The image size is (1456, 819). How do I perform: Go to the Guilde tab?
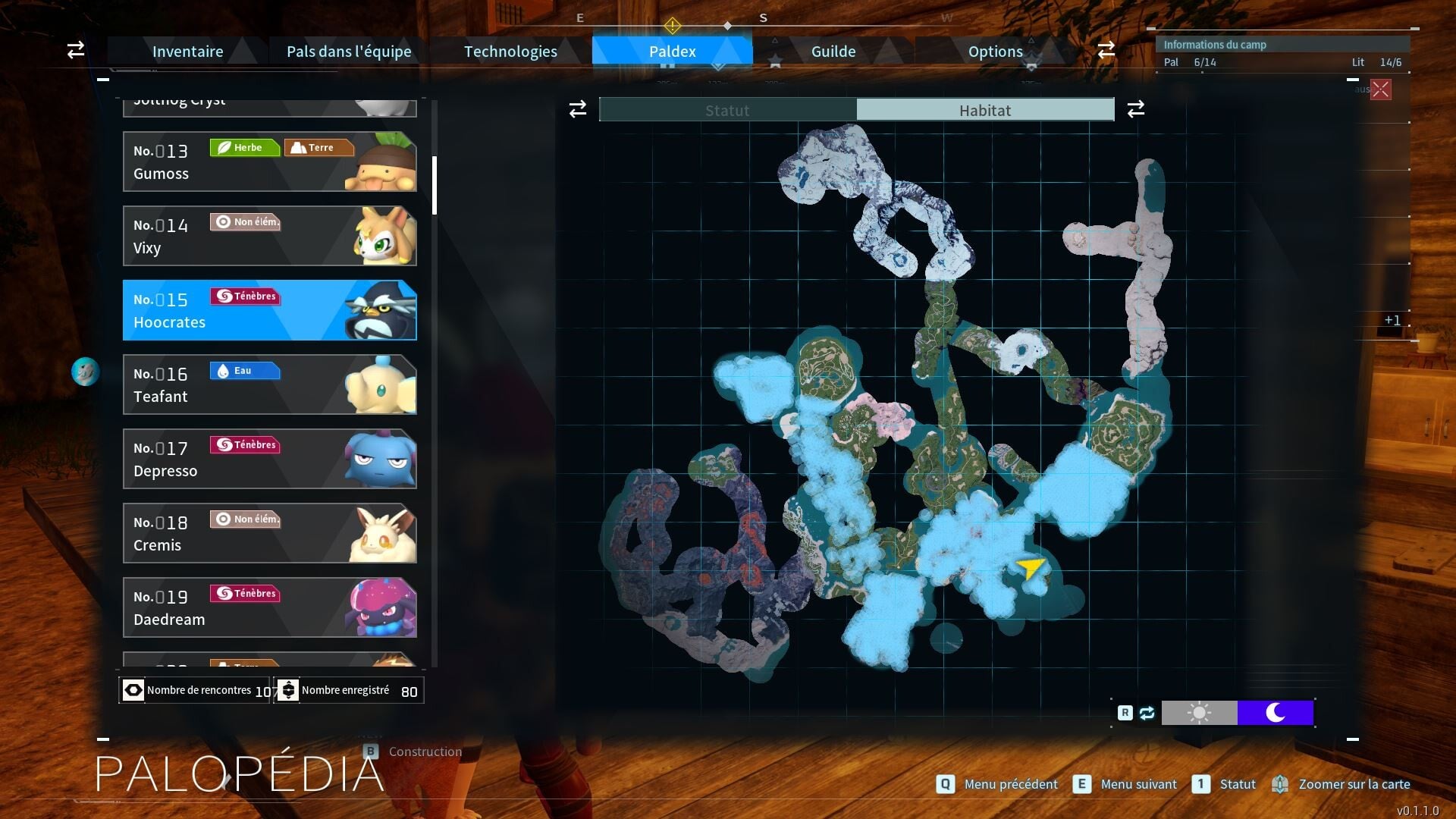tap(833, 52)
